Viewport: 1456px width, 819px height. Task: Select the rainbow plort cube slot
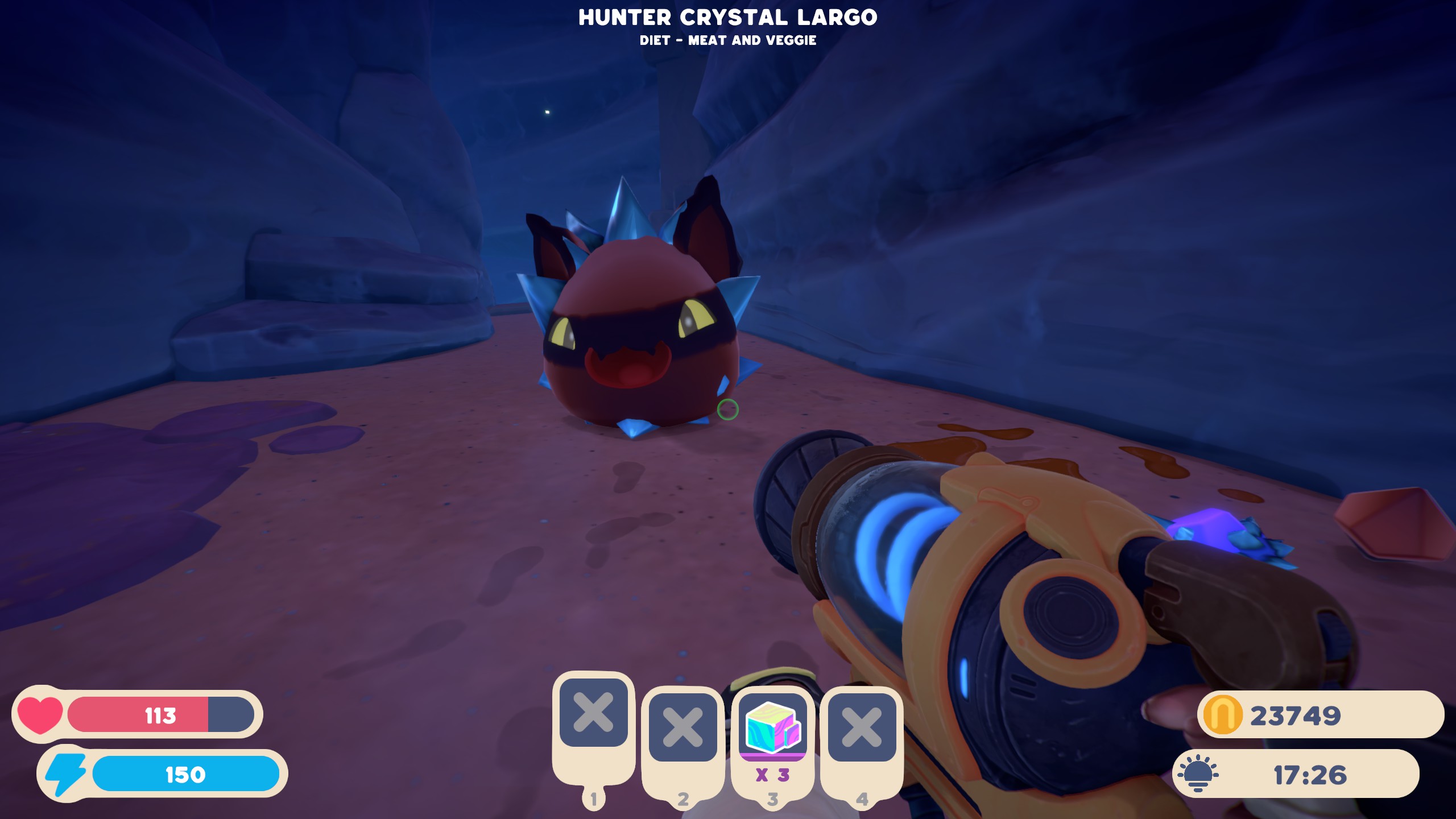point(772,727)
